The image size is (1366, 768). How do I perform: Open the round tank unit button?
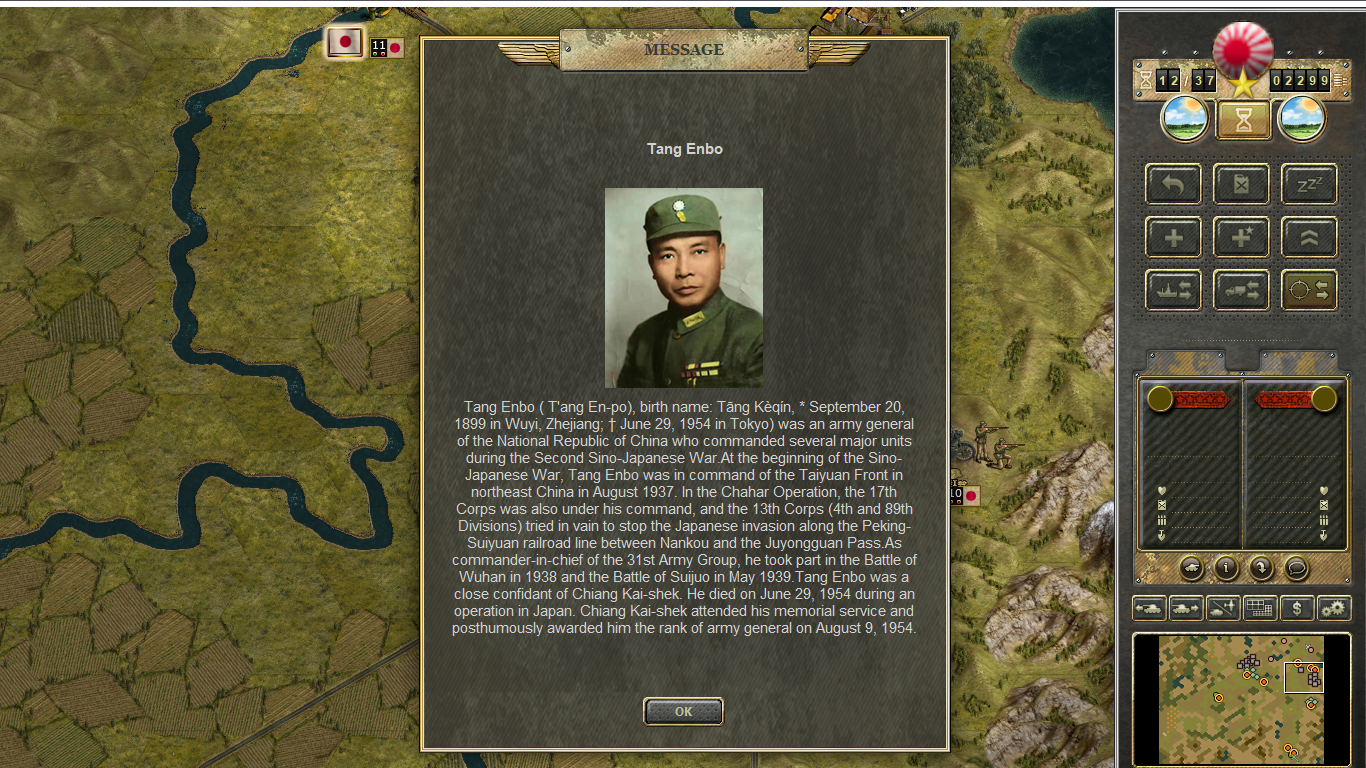(x=1191, y=568)
